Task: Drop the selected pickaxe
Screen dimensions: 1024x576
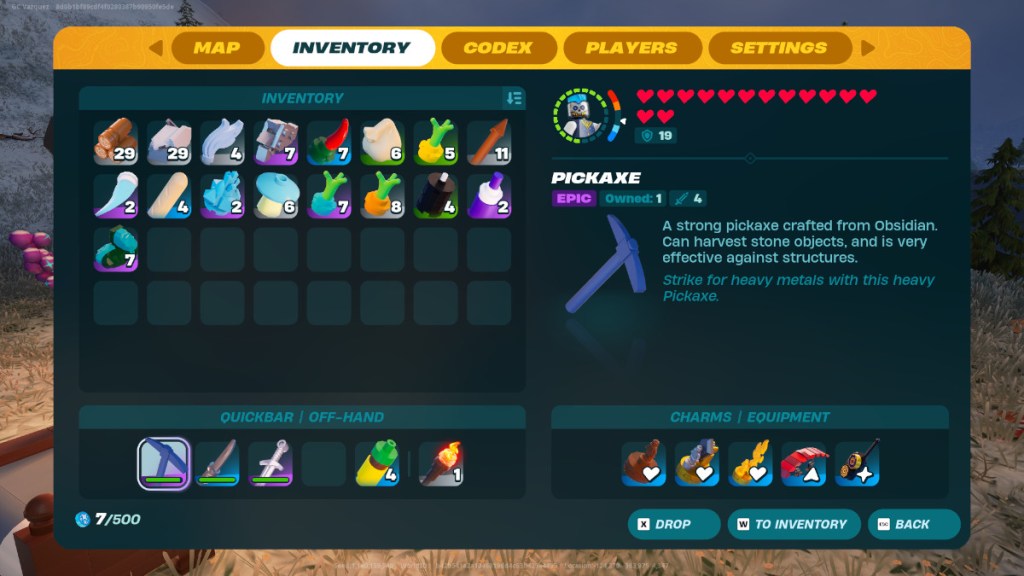Action: click(x=673, y=524)
